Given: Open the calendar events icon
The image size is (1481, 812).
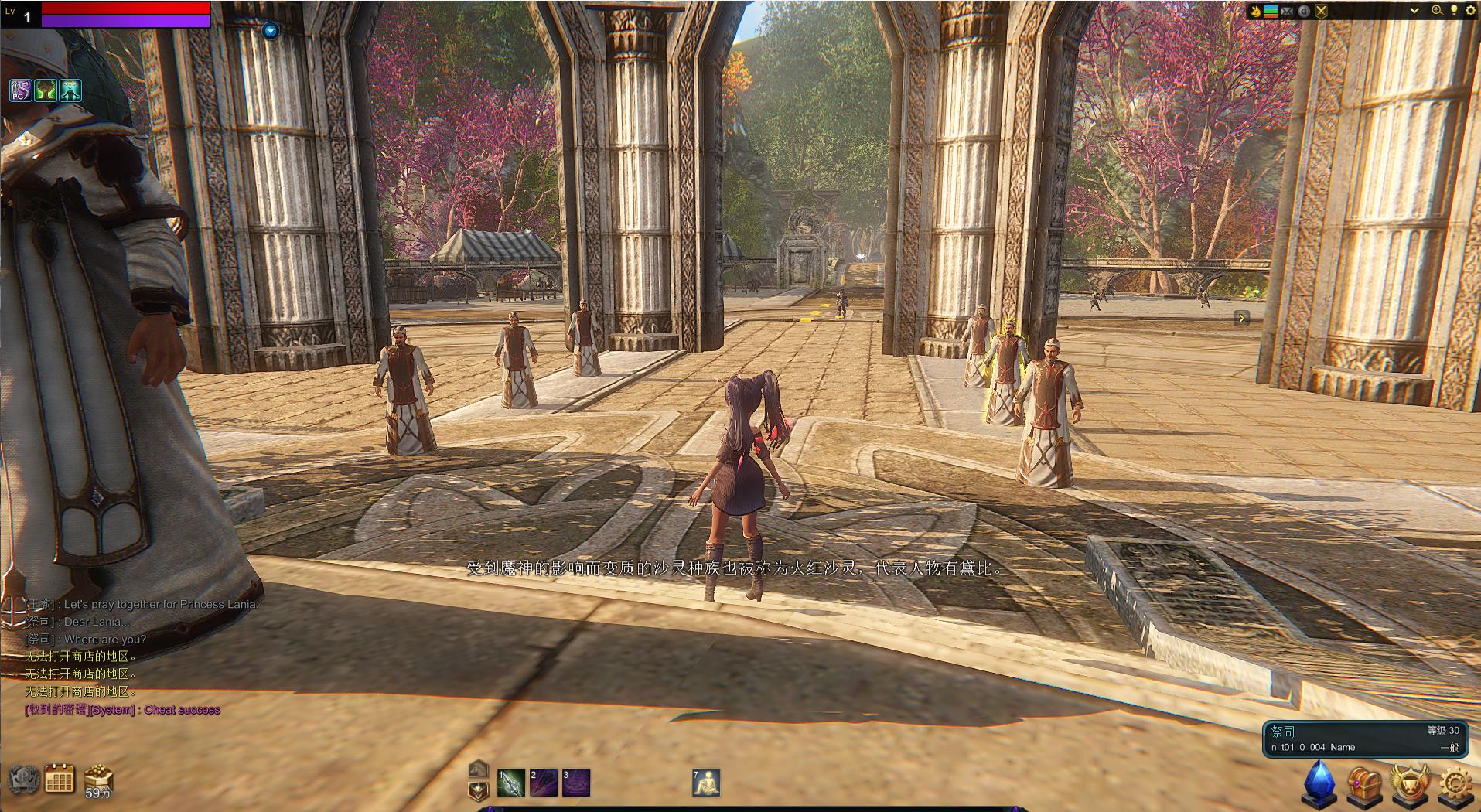Looking at the screenshot, I should coord(60,778).
